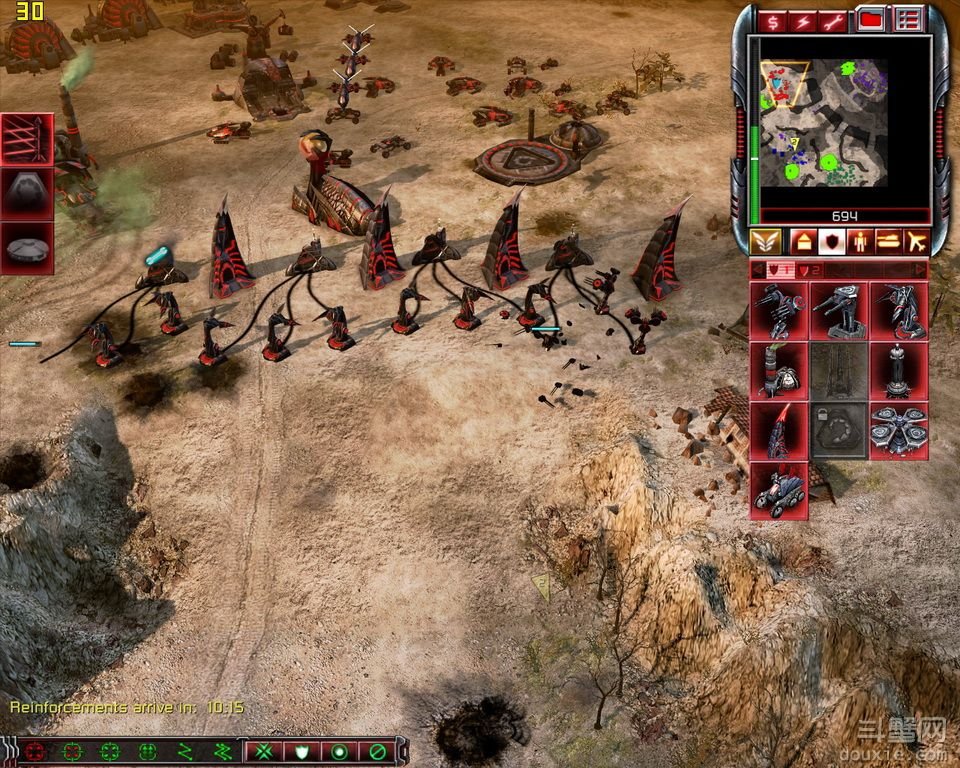This screenshot has height=768, width=960.
Task: Open the tank vehicle production tab
Action: [887, 242]
